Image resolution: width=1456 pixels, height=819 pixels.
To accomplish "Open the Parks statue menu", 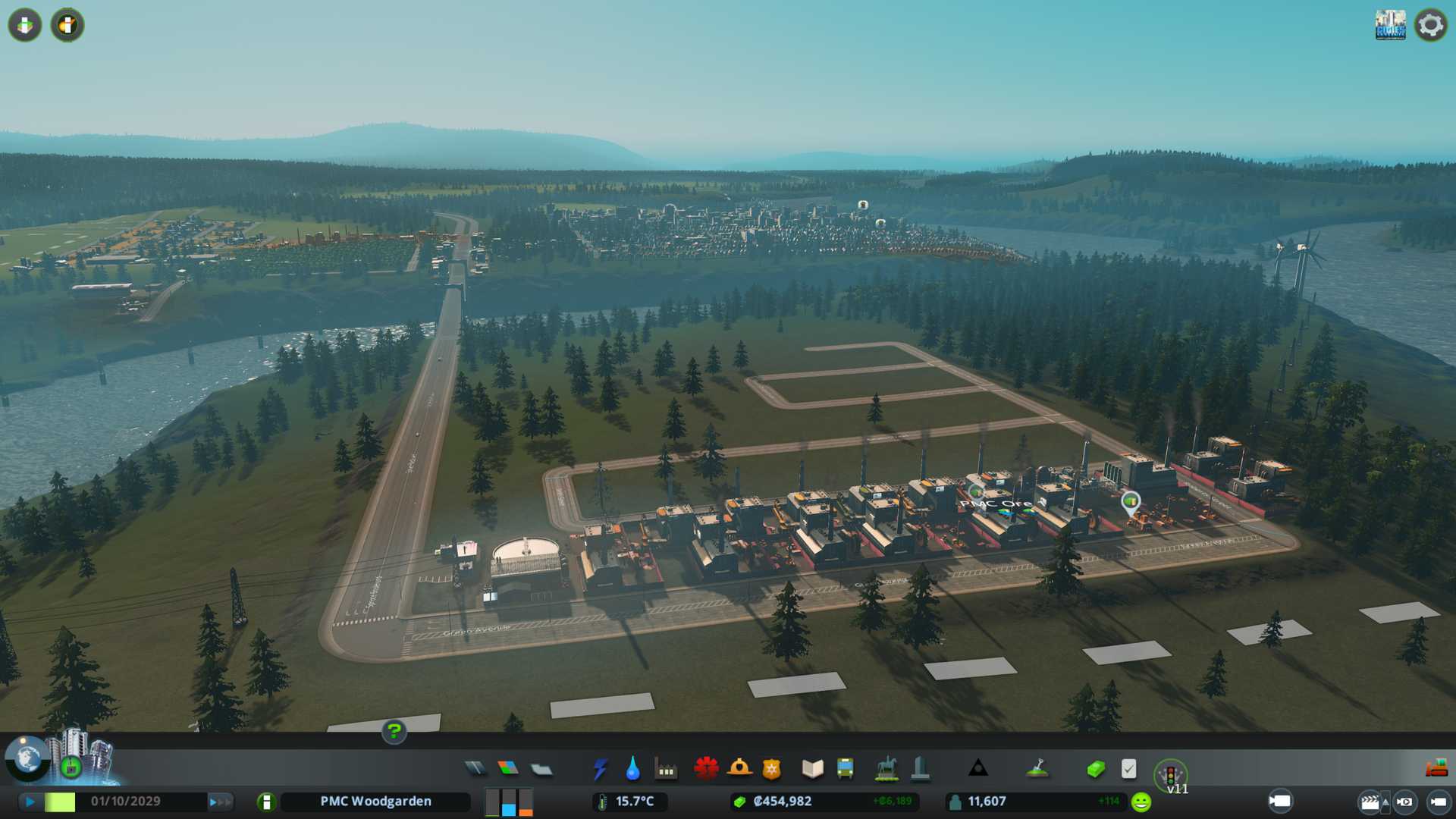I will tap(886, 769).
